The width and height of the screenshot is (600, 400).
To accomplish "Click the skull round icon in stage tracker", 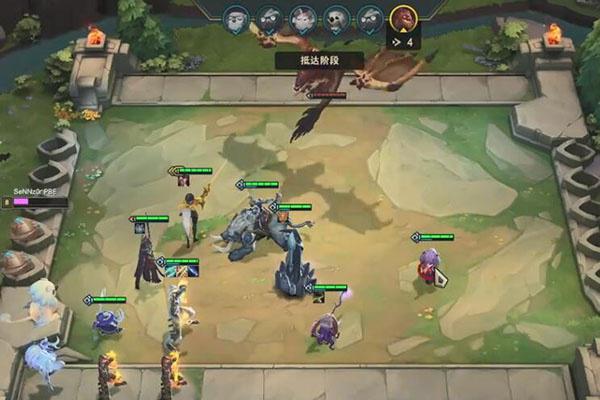I will [x=335, y=17].
